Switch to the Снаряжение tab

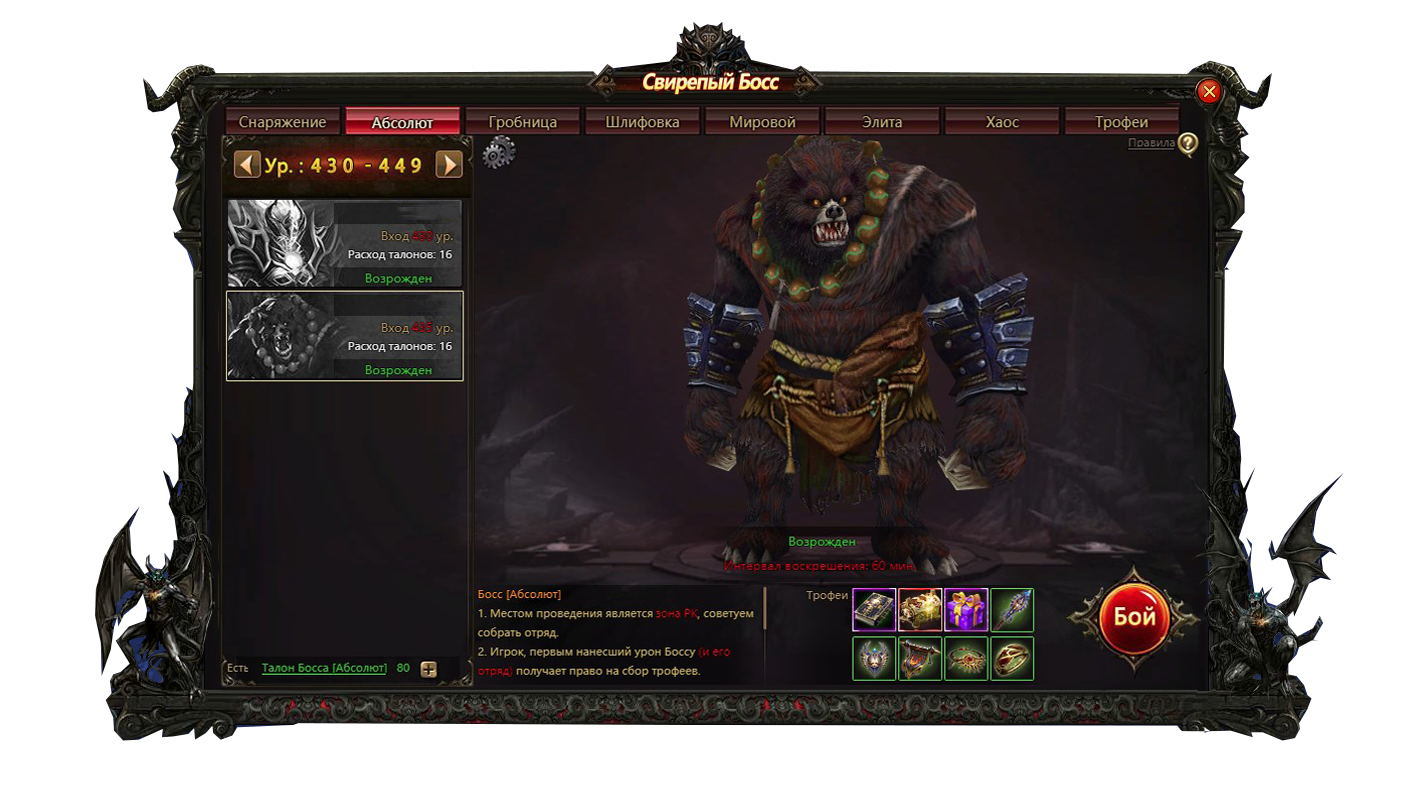click(282, 122)
